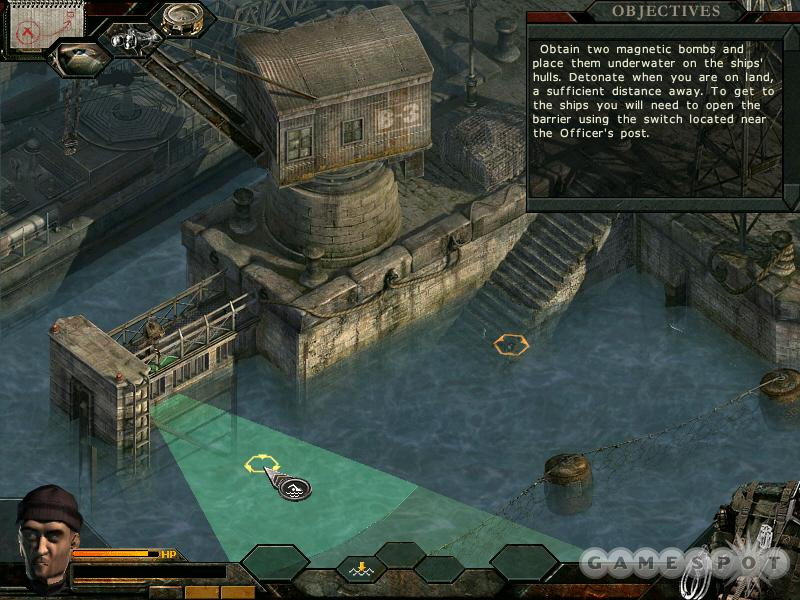
Task: Open the mission notebook map
Action: point(30,27)
